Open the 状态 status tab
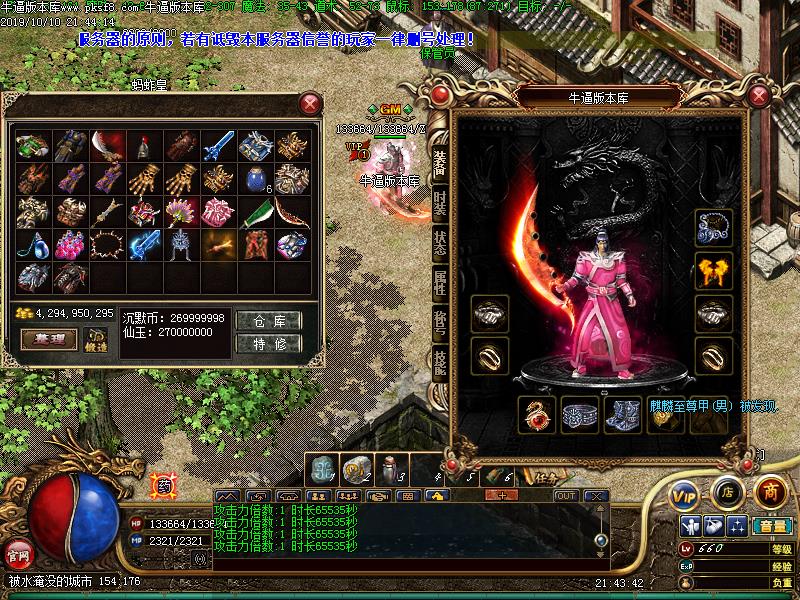The height and width of the screenshot is (600, 800). (440, 241)
